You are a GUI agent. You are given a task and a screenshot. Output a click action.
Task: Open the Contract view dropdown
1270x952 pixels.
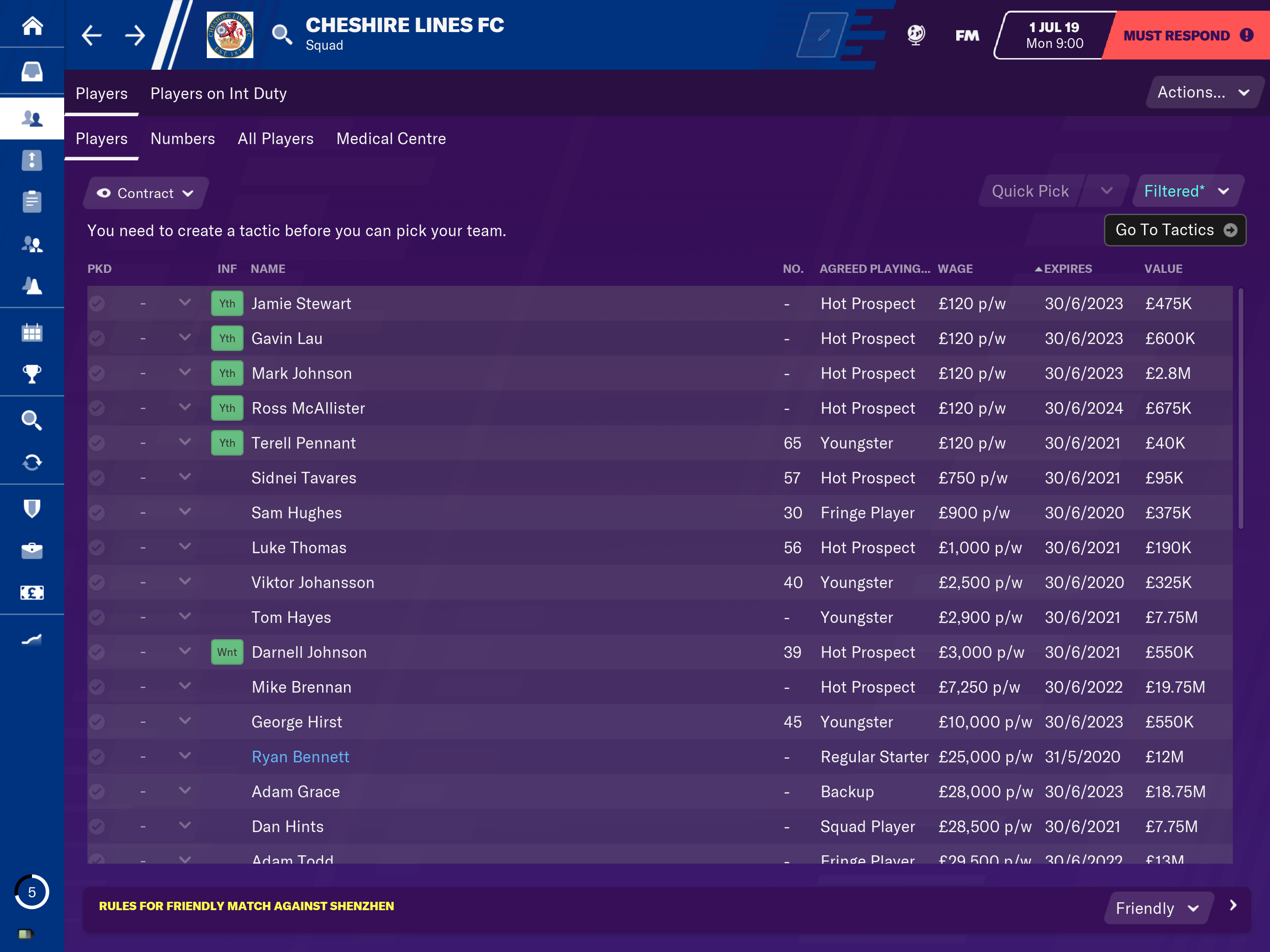pyautogui.click(x=145, y=193)
